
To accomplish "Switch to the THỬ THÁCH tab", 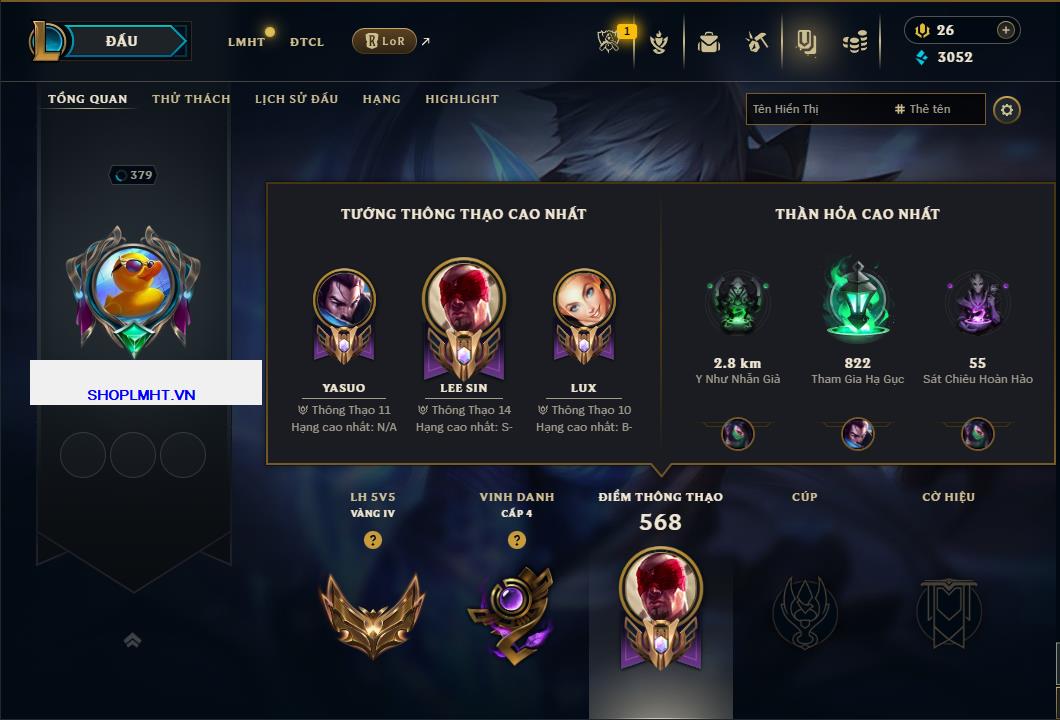I will tap(191, 99).
